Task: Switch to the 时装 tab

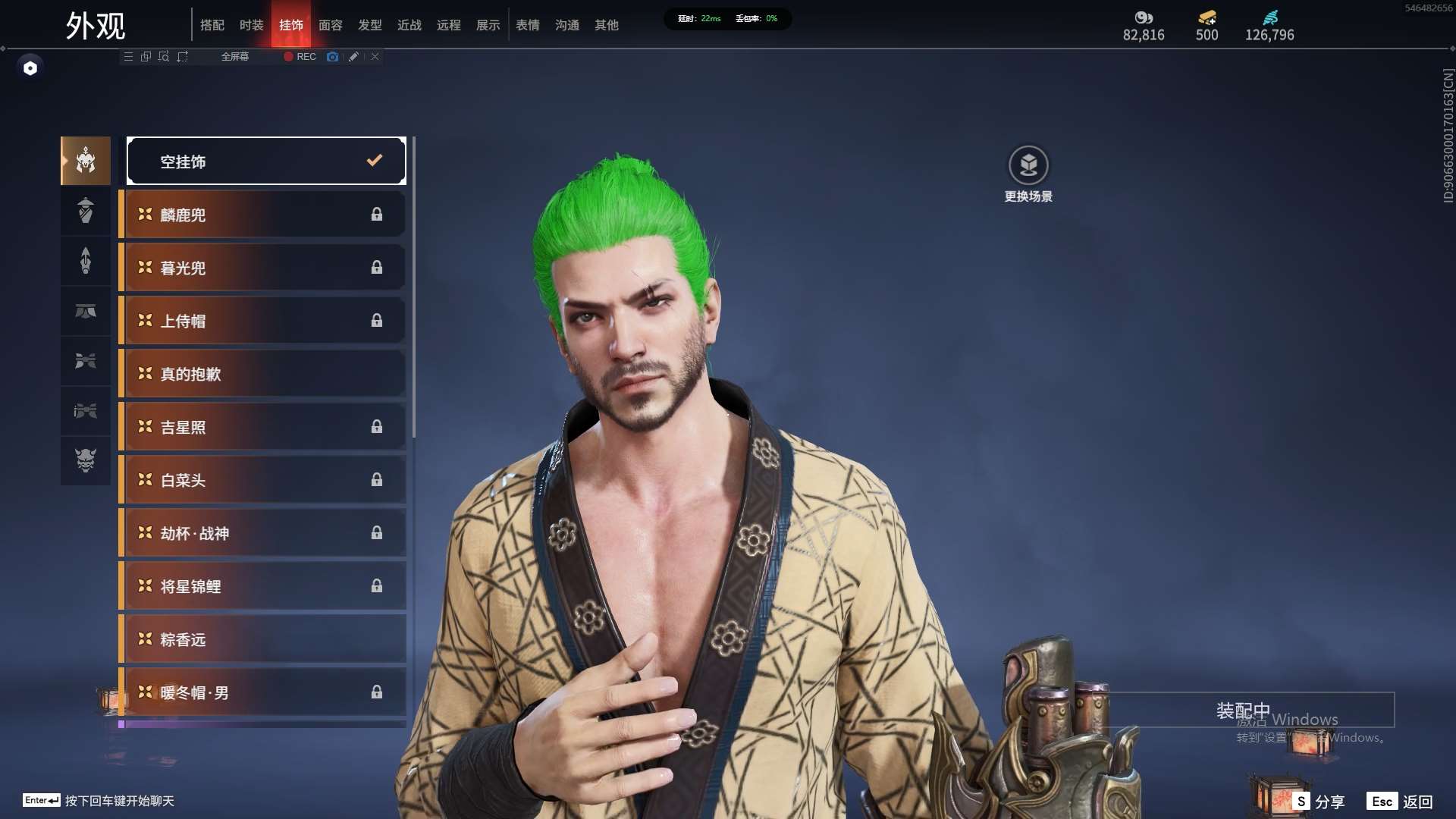Action: (x=251, y=25)
